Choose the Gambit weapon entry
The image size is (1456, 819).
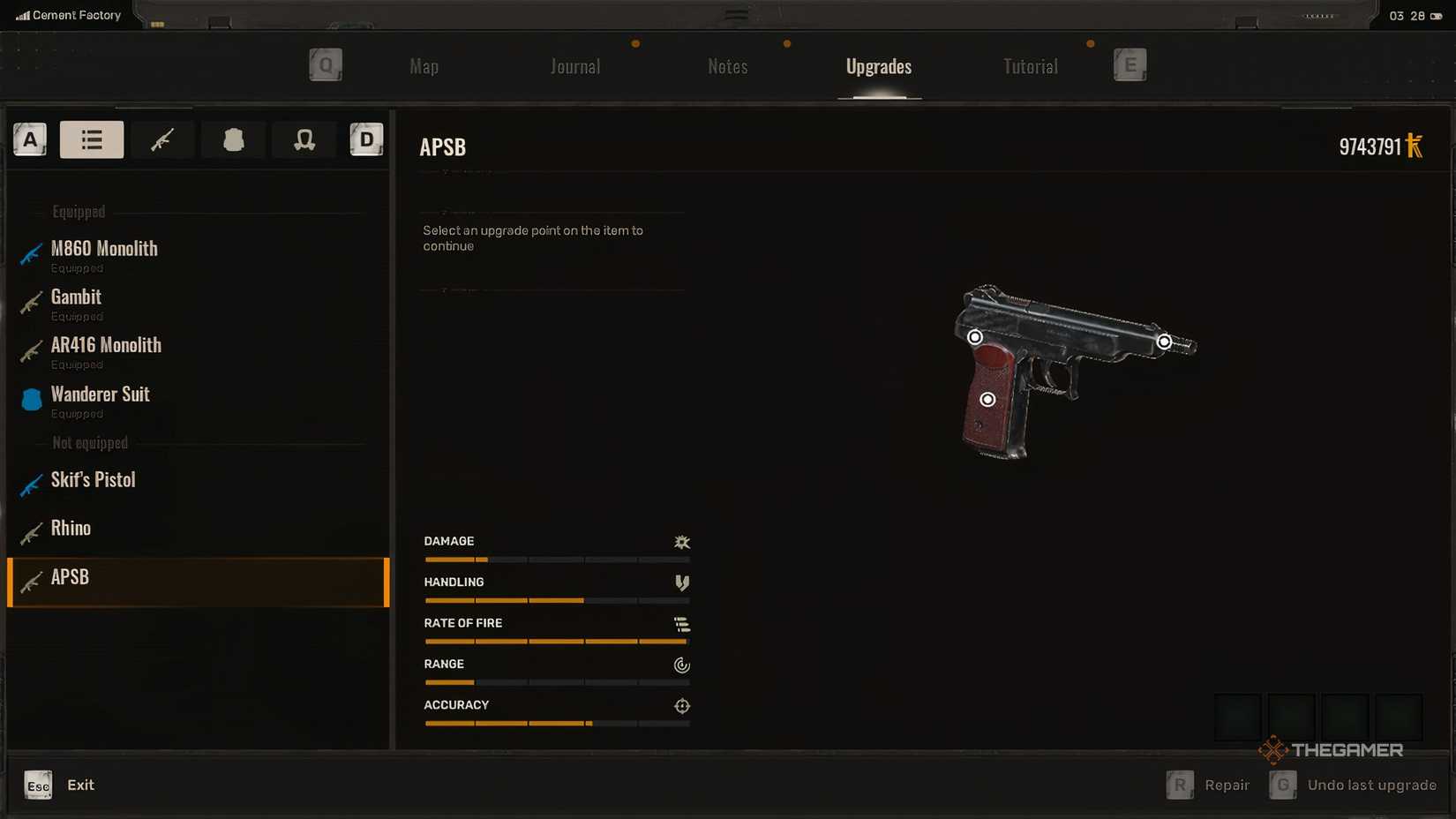click(x=76, y=298)
